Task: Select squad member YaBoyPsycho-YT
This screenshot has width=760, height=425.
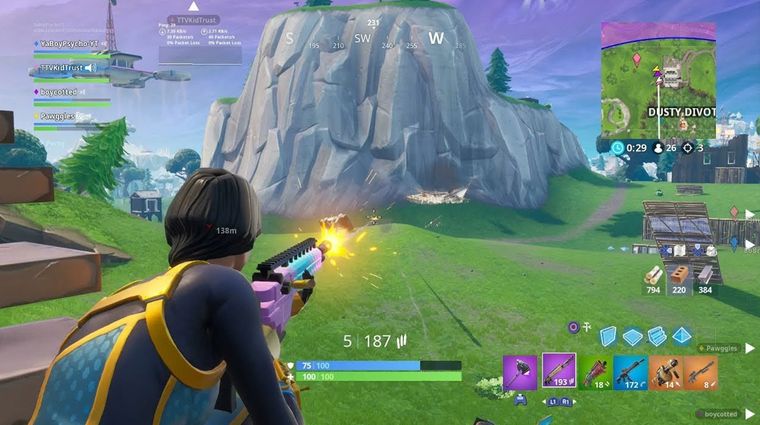Action: coord(67,45)
